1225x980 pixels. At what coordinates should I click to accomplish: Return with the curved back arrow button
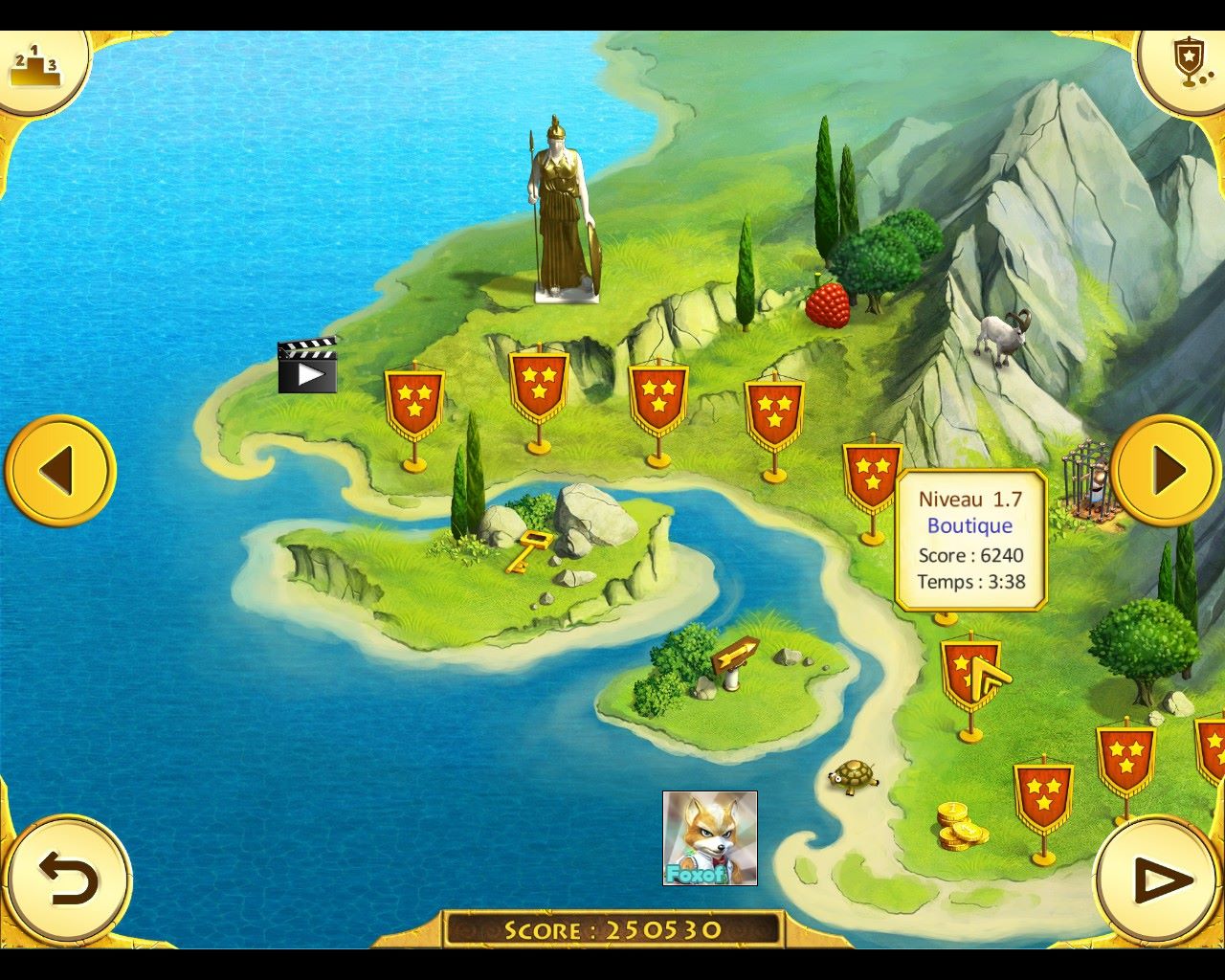click(x=67, y=880)
